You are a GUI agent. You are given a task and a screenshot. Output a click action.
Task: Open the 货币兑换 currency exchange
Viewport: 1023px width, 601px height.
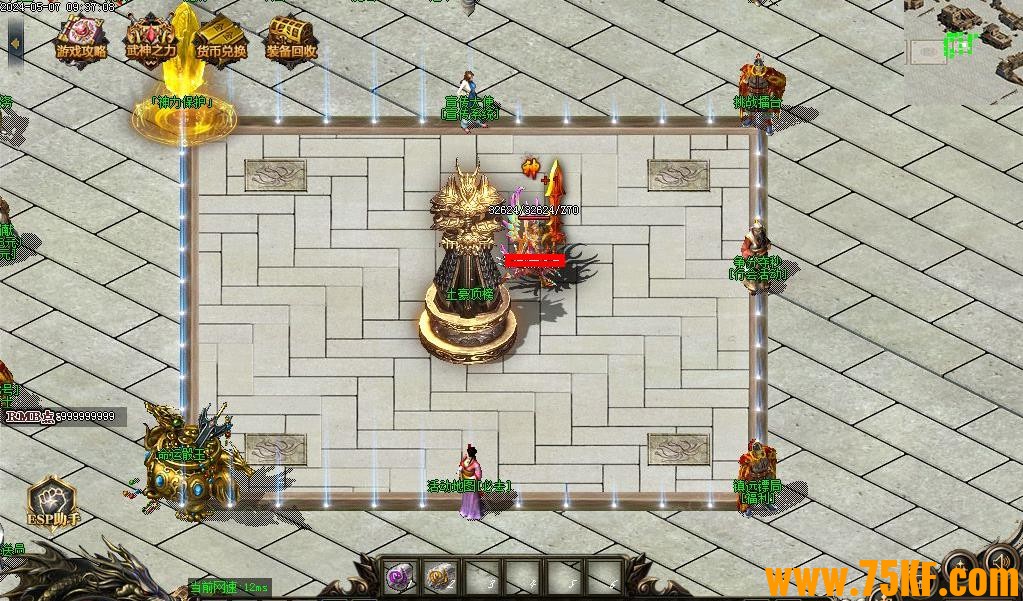point(221,40)
